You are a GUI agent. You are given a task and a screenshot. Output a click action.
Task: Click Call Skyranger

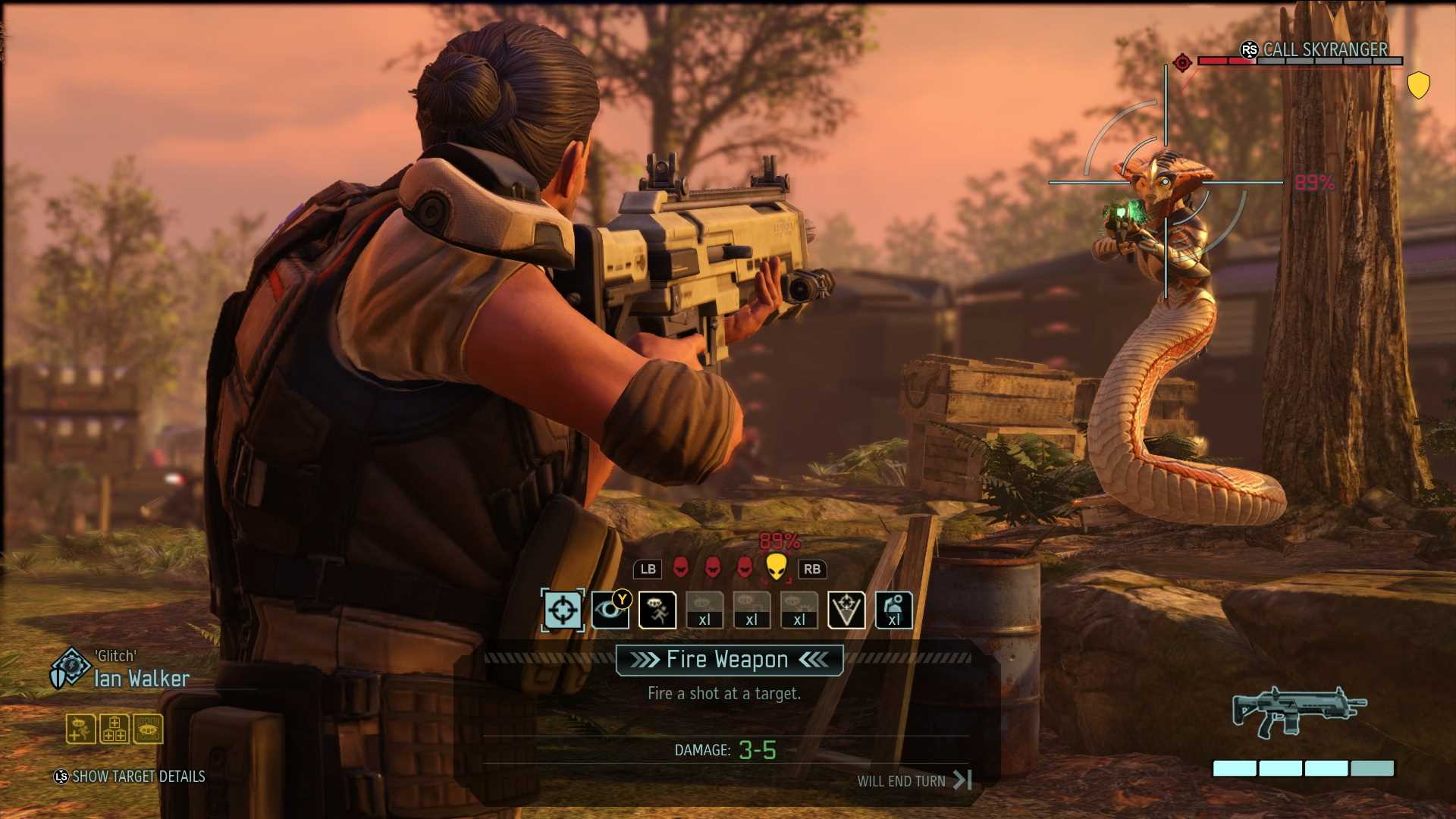pyautogui.click(x=1323, y=50)
